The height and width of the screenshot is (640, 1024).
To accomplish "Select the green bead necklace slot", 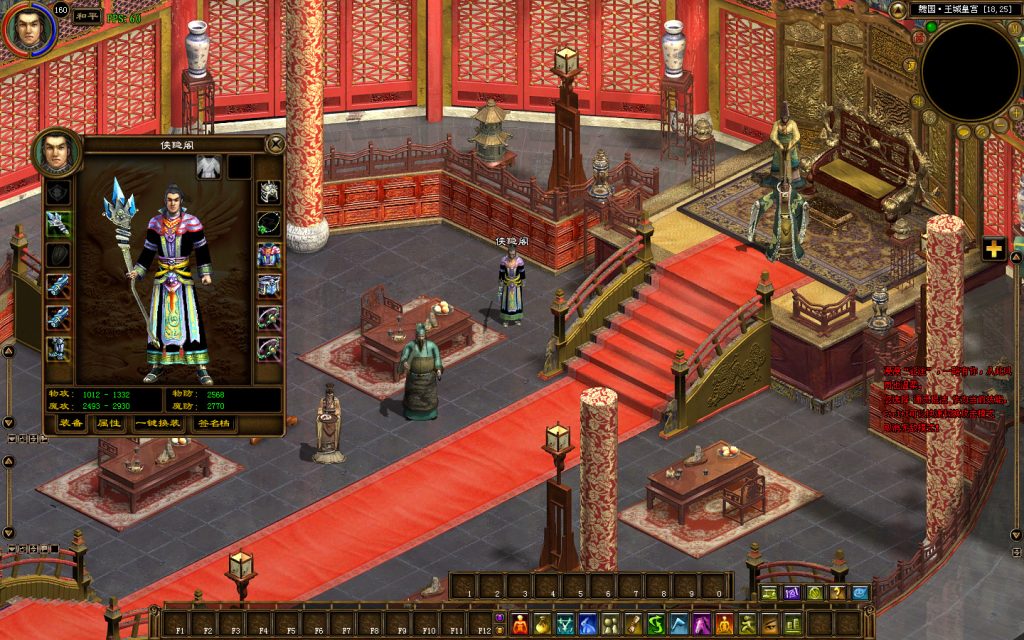I will point(269,223).
